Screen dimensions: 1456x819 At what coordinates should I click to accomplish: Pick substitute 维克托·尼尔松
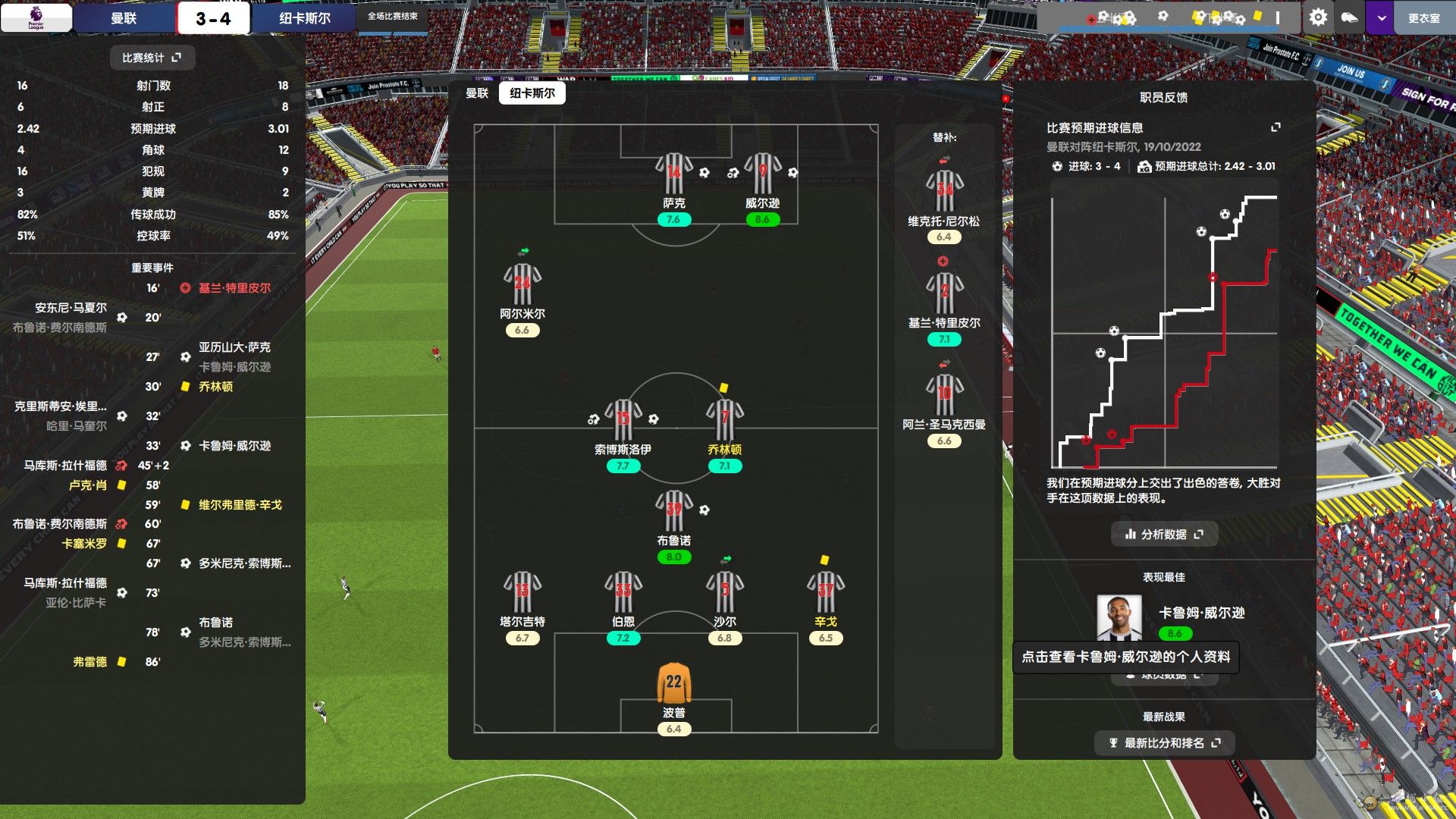click(944, 191)
